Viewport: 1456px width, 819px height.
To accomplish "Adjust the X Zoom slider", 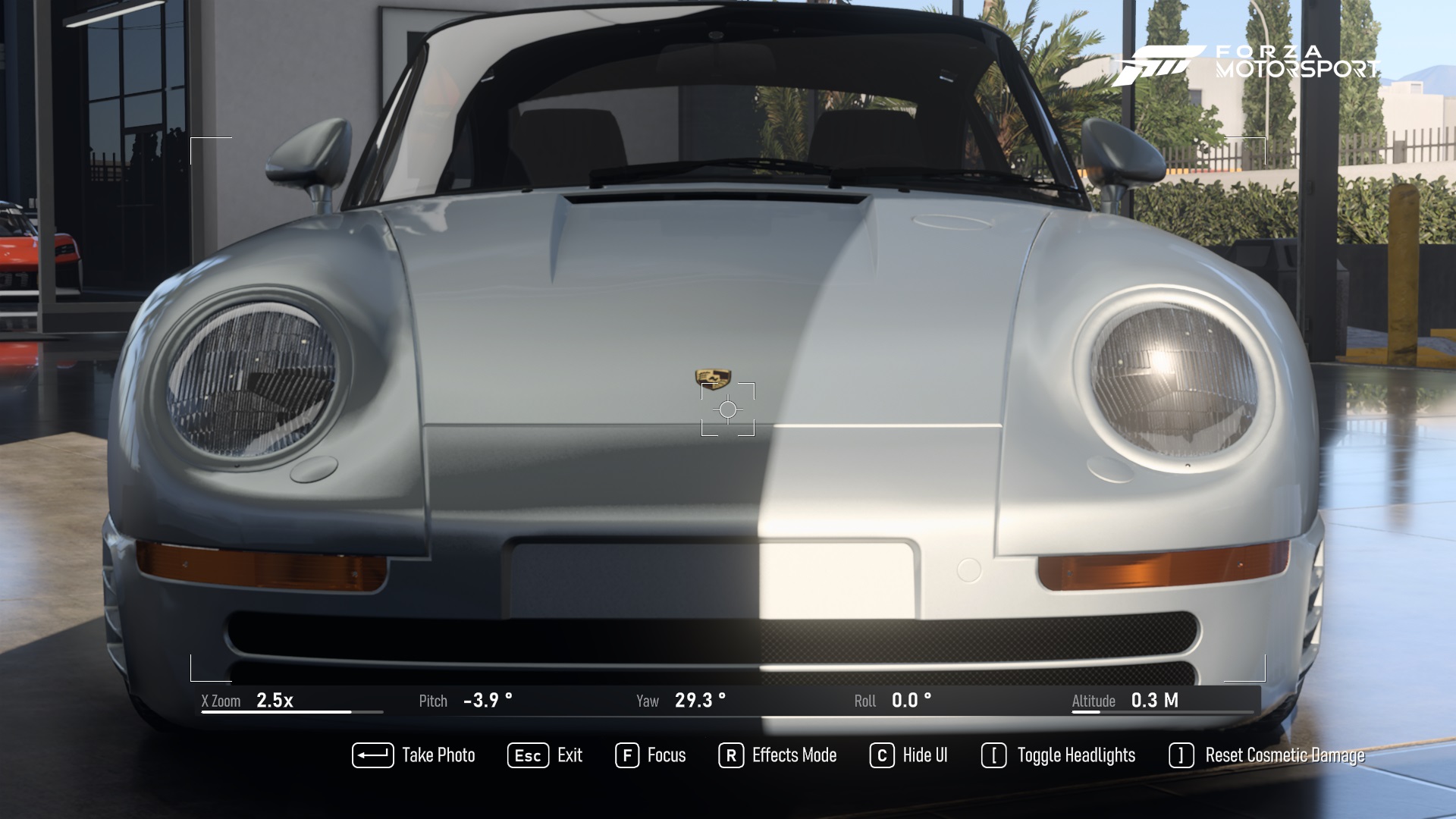I will [292, 711].
